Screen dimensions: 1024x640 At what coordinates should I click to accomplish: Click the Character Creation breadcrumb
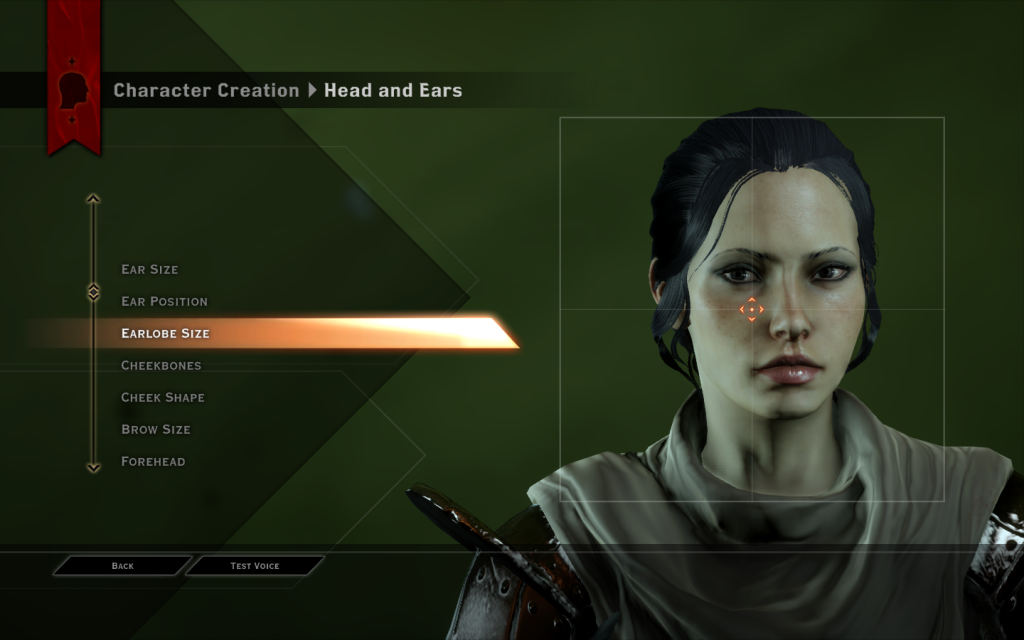(x=206, y=90)
